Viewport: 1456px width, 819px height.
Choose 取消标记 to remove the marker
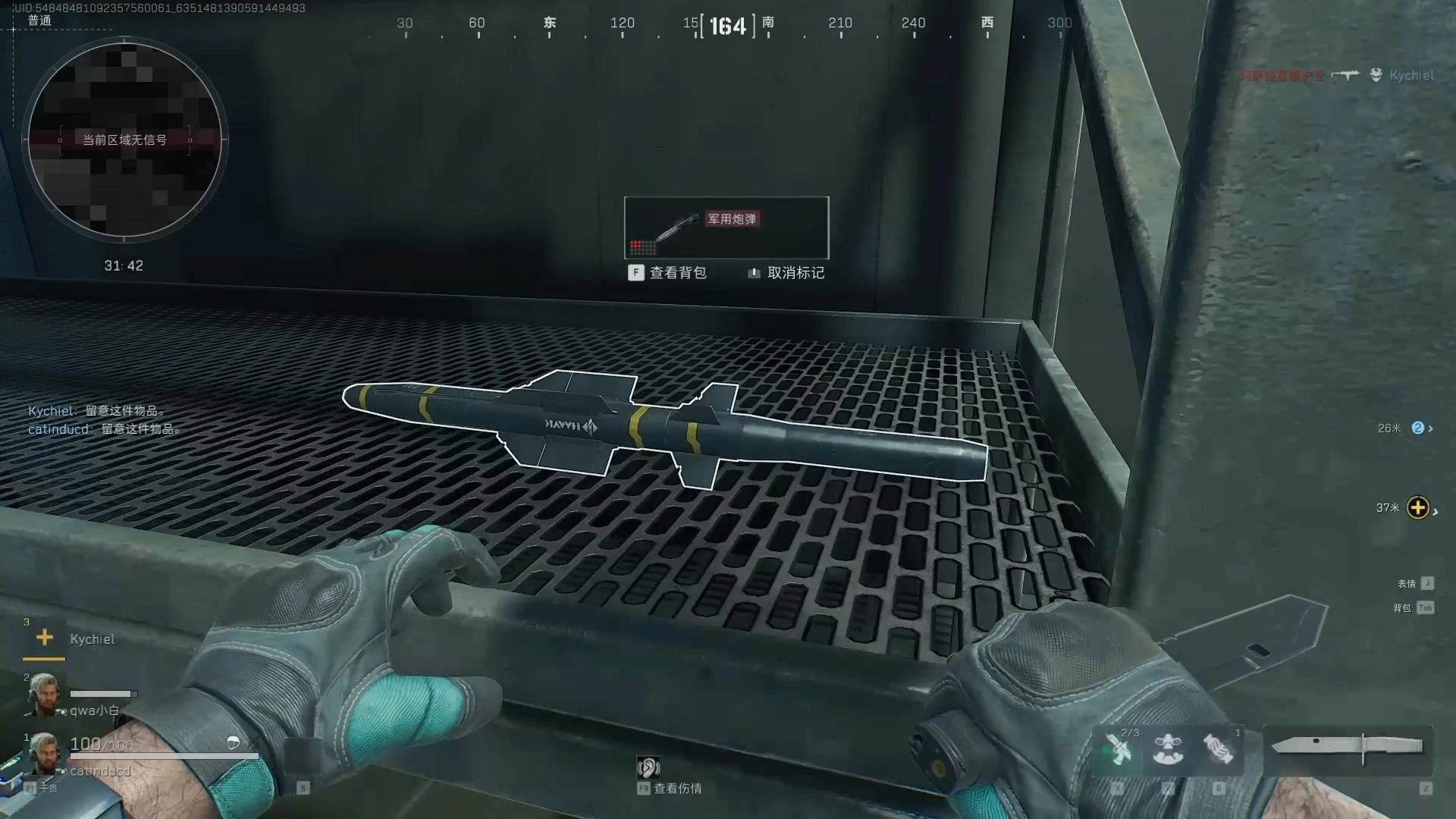tap(786, 273)
